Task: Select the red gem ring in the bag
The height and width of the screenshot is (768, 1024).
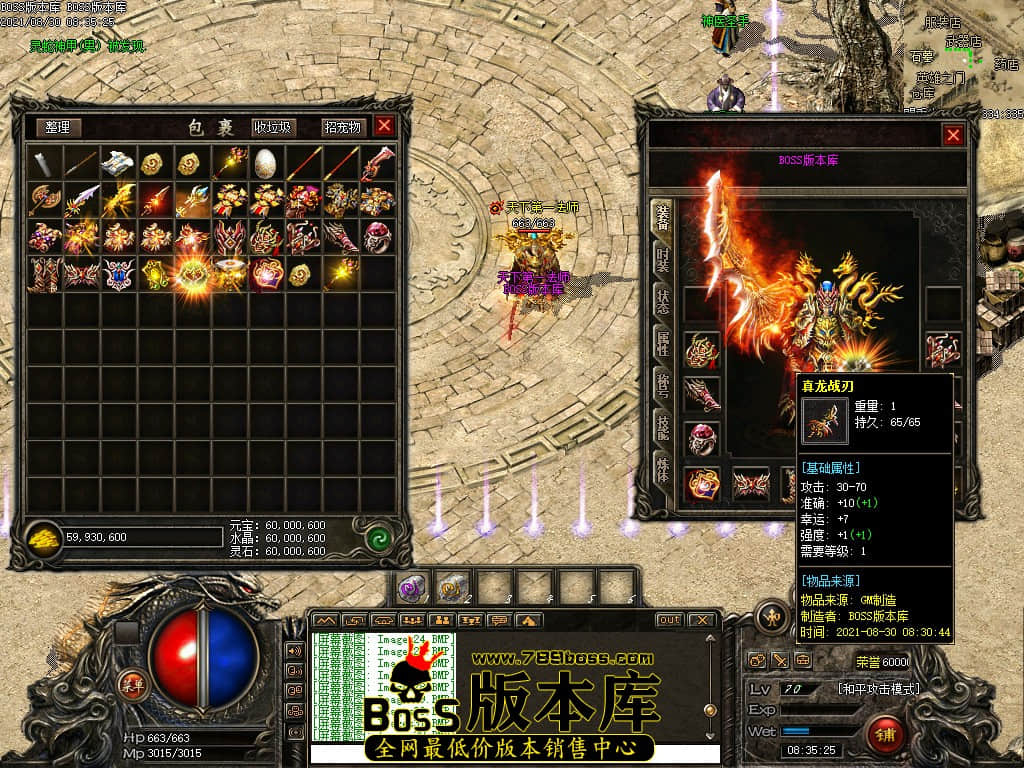Action: pyautogui.click(x=377, y=236)
